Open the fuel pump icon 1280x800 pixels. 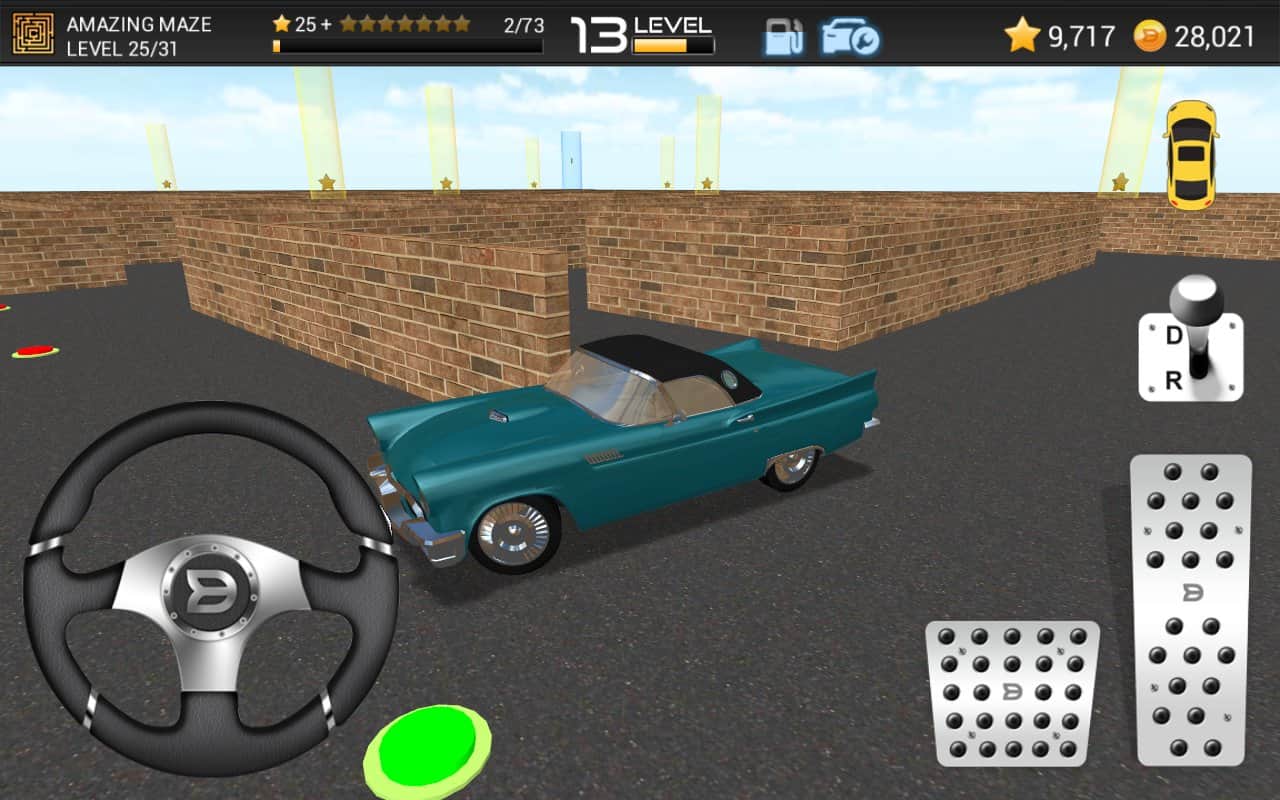click(784, 37)
